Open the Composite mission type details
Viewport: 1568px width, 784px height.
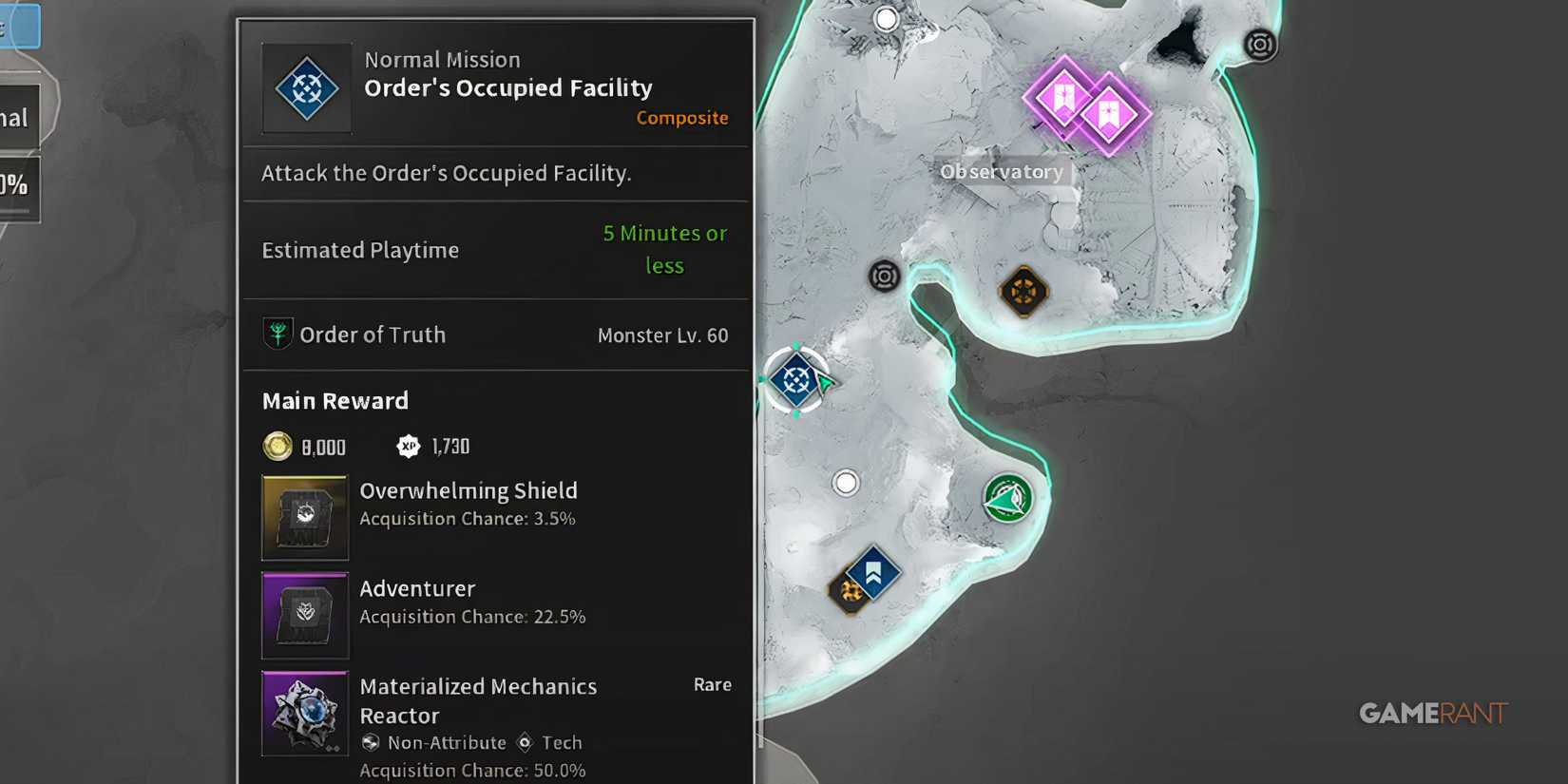point(681,118)
